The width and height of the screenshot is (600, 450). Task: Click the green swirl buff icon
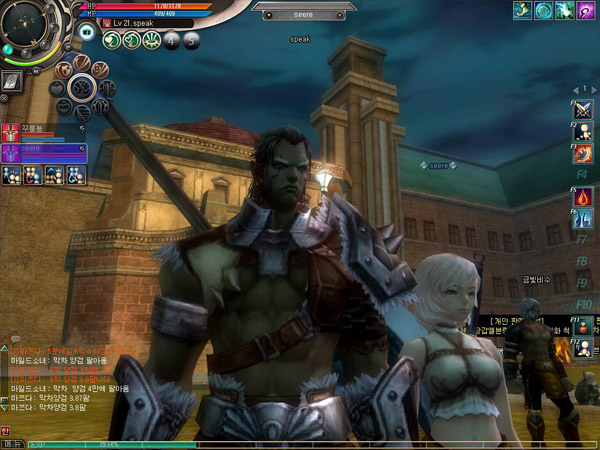[x=543, y=10]
